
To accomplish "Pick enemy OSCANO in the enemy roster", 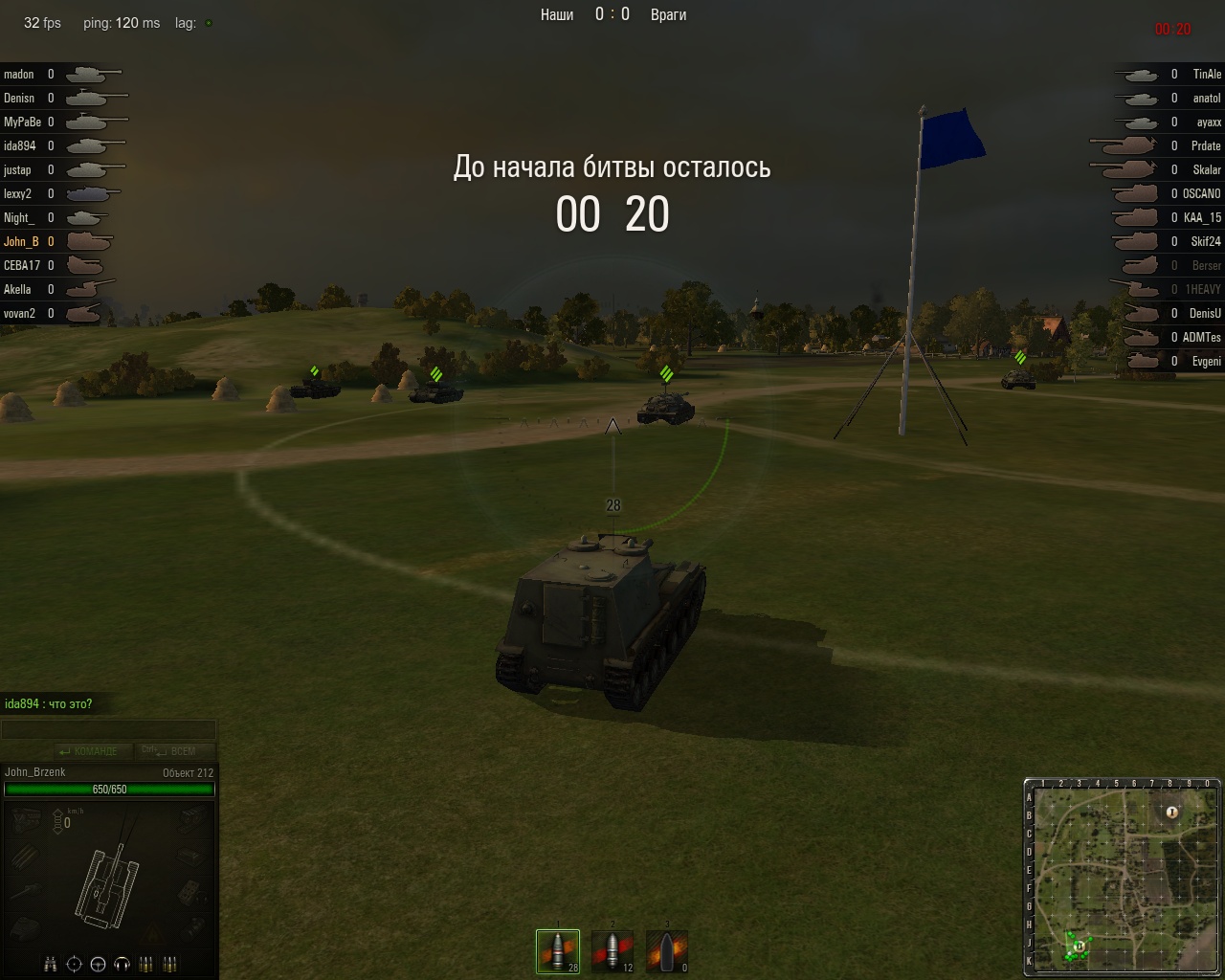I will [1201, 194].
